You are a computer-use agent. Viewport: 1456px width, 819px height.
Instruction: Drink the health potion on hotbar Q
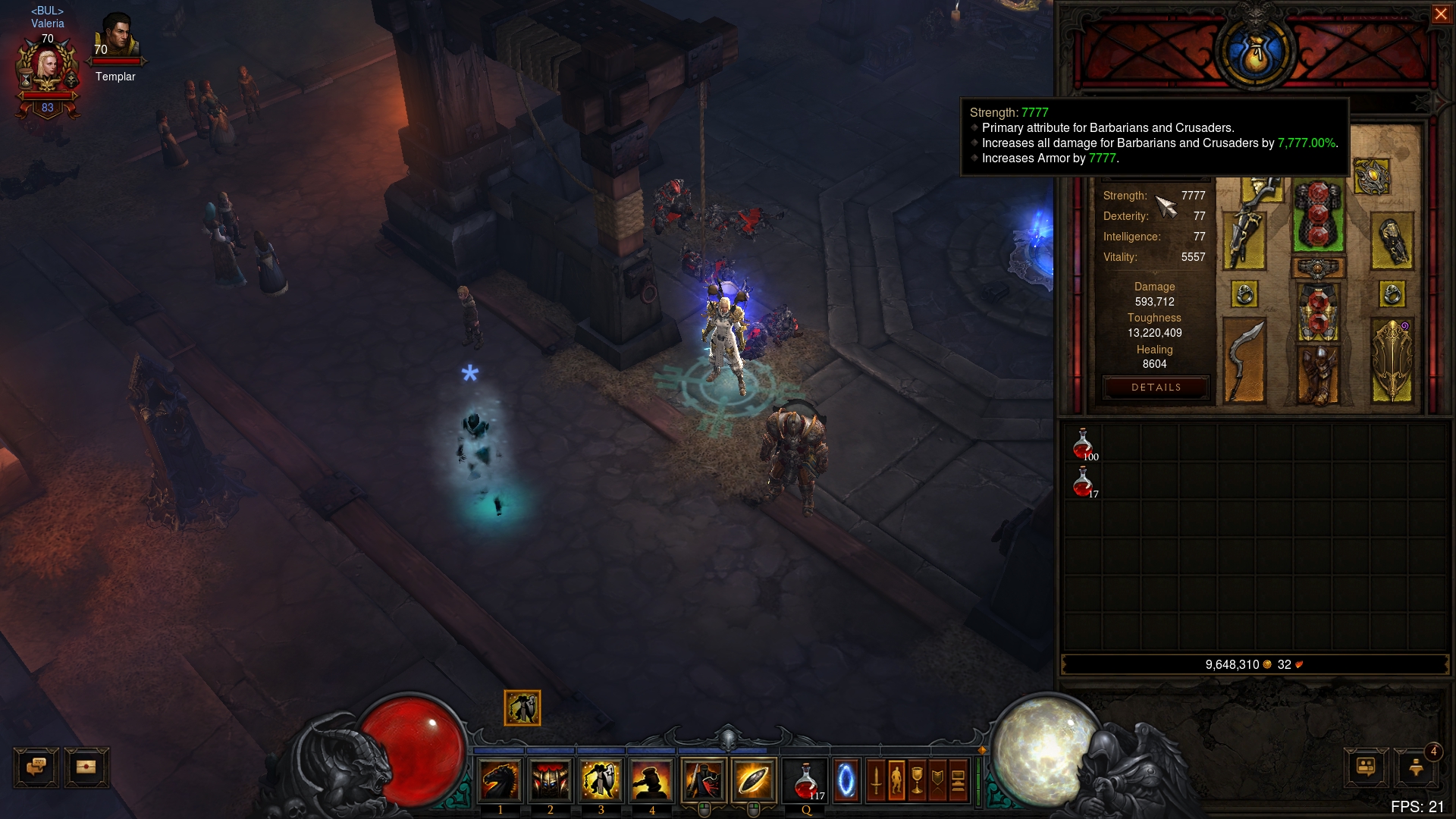806,780
